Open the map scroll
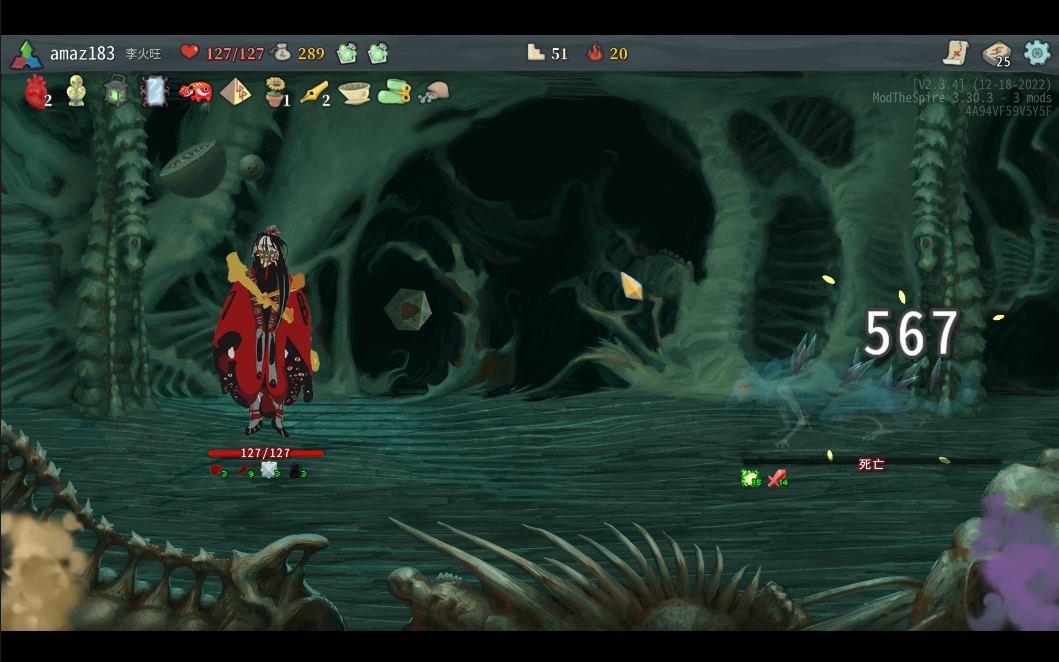The height and width of the screenshot is (662, 1059). pyautogui.click(x=956, y=53)
